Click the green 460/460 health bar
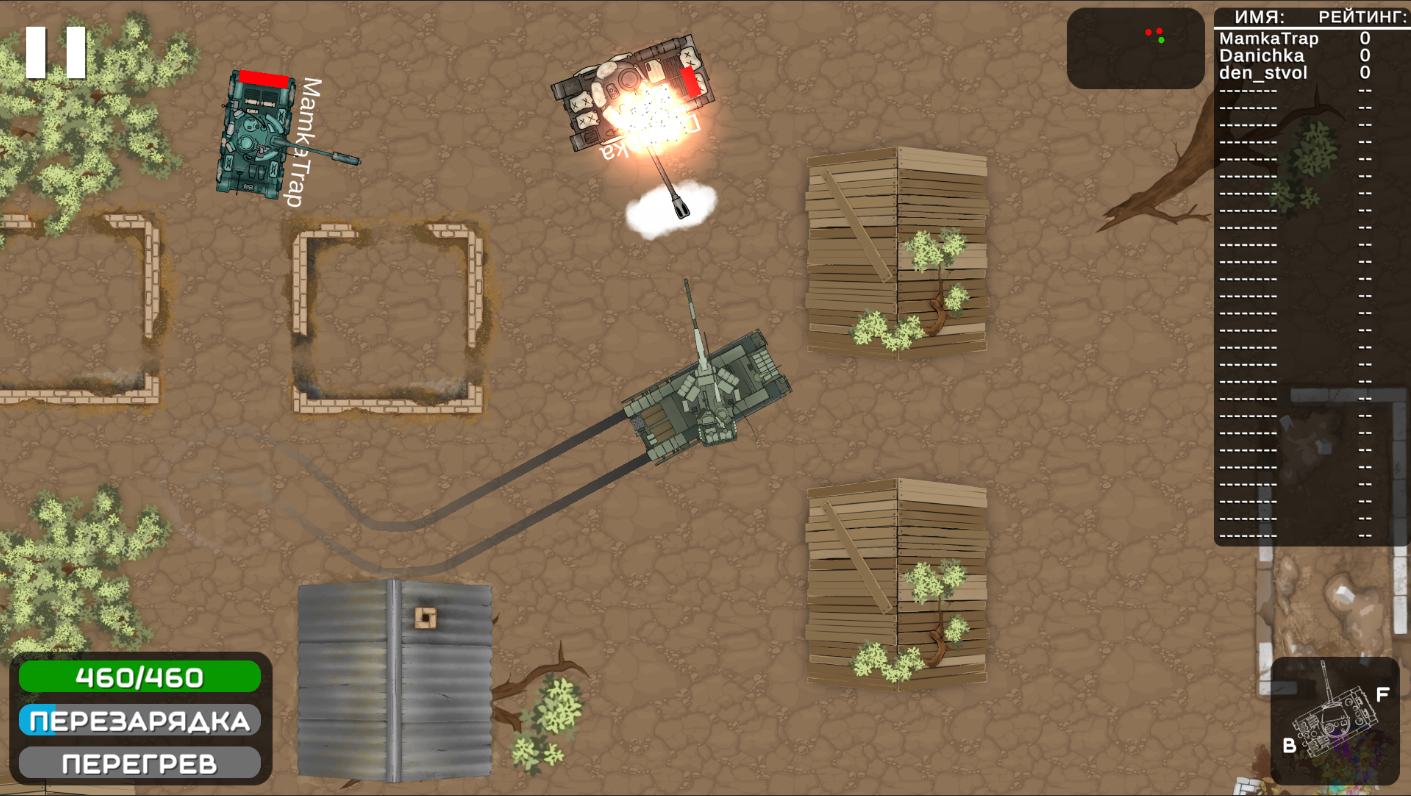The width and height of the screenshot is (1411, 796). click(x=138, y=677)
